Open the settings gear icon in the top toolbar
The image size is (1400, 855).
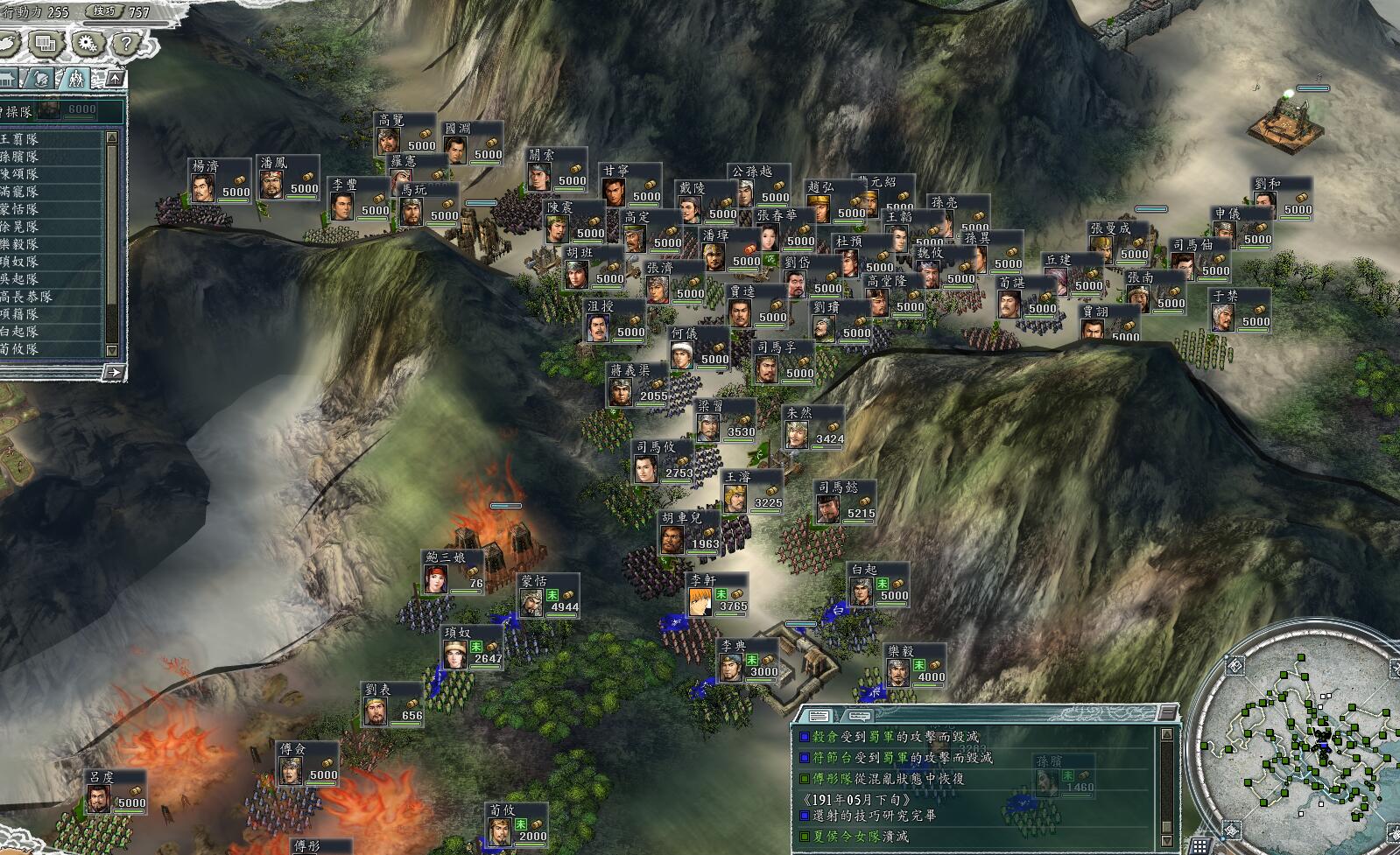pos(84,42)
